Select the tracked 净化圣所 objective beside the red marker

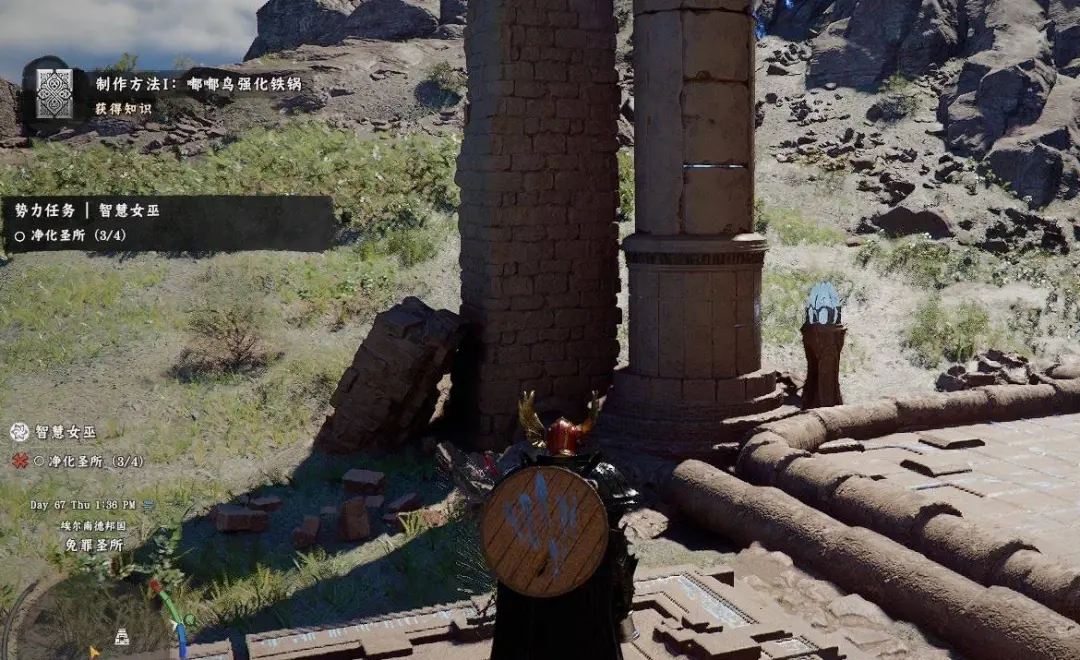click(89, 461)
